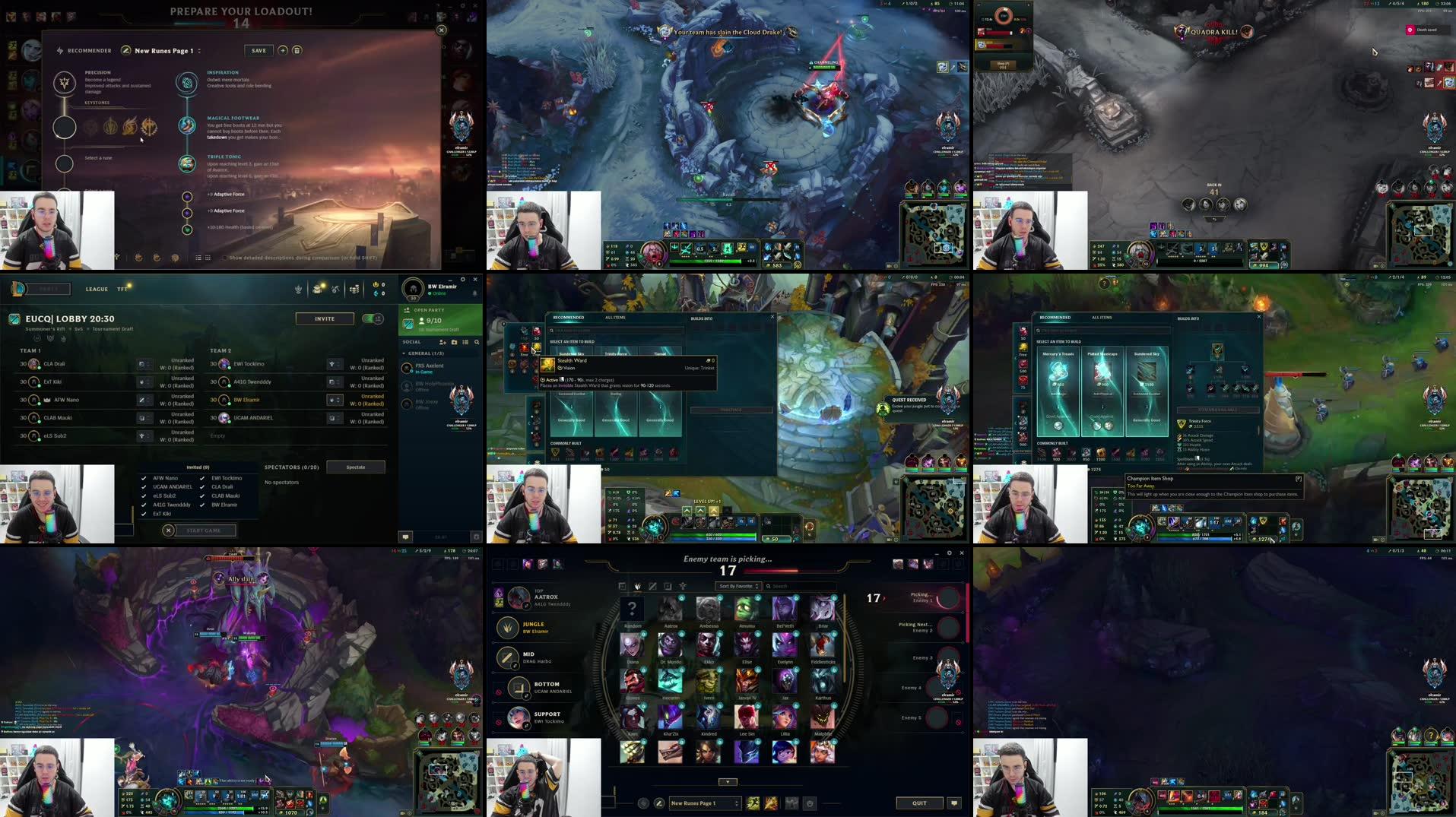Image resolution: width=1456 pixels, height=817 pixels.
Task: Enable 'Show detailed descriptions during comparison' checkbox
Action: [223, 258]
